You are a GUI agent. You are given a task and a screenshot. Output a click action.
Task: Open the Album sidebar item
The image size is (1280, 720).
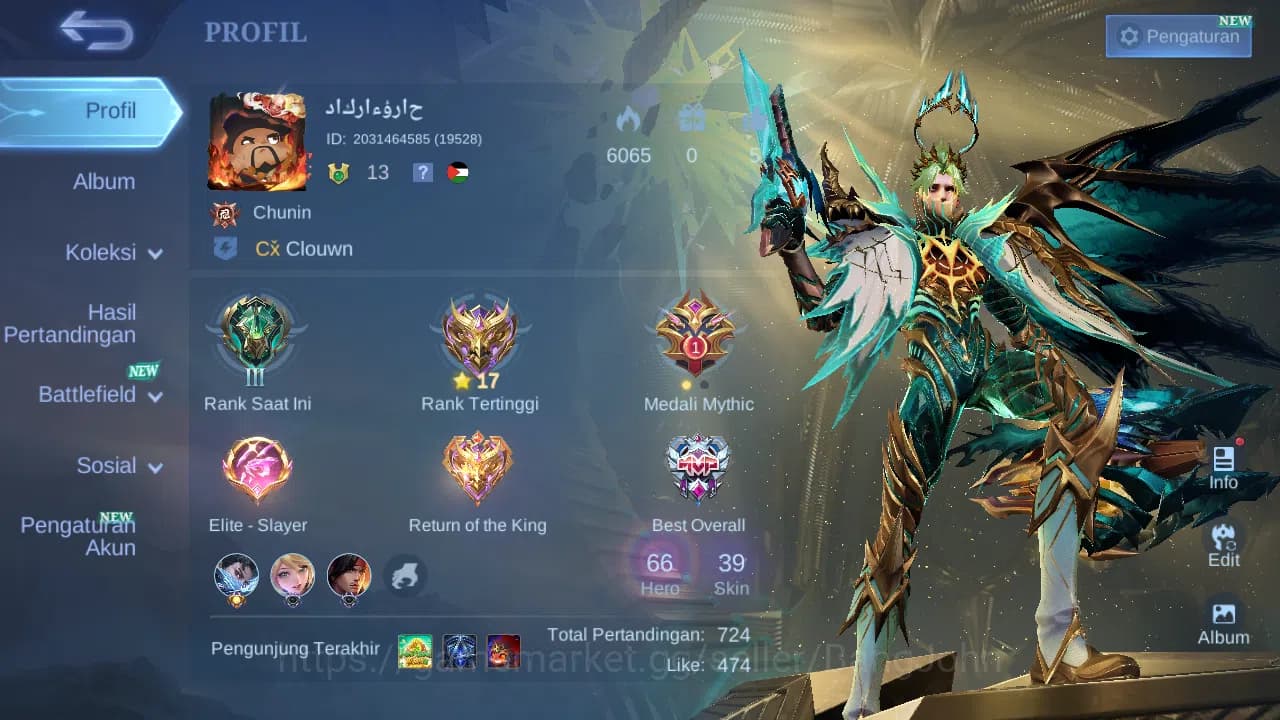point(104,181)
